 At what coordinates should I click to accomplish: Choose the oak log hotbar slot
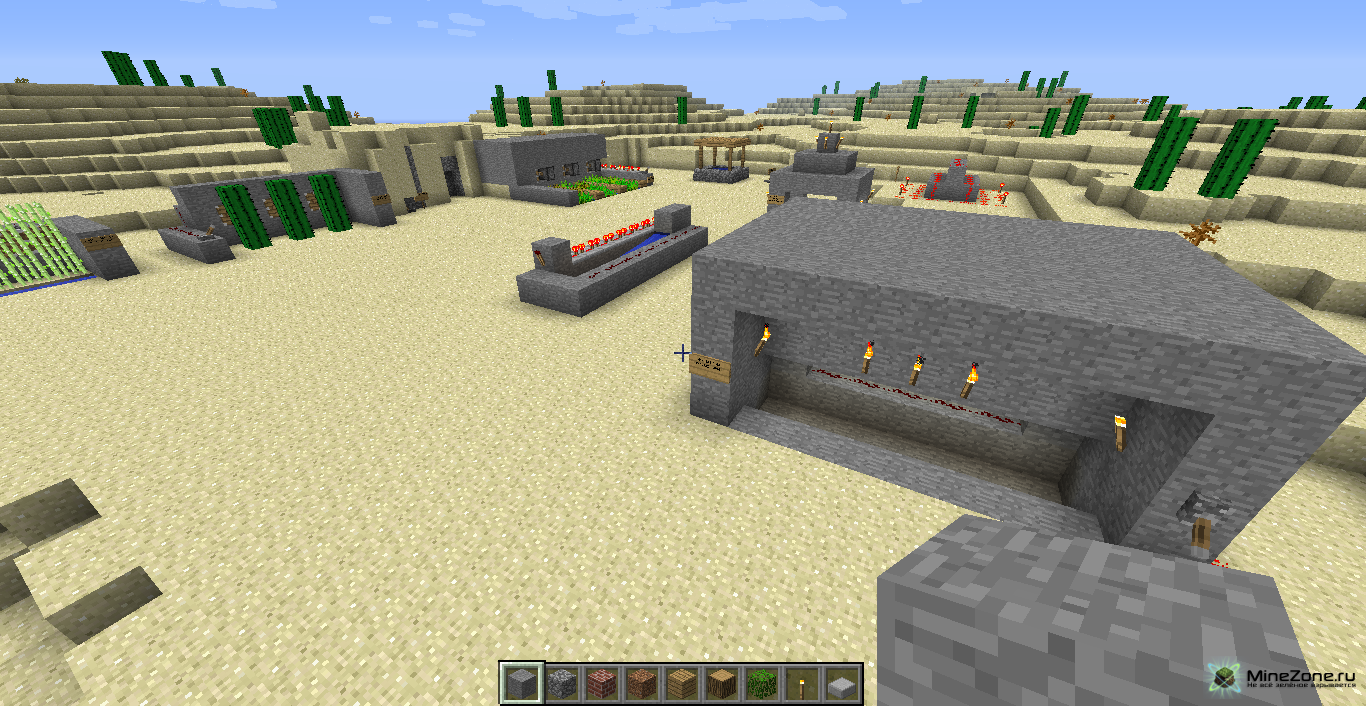tap(720, 684)
